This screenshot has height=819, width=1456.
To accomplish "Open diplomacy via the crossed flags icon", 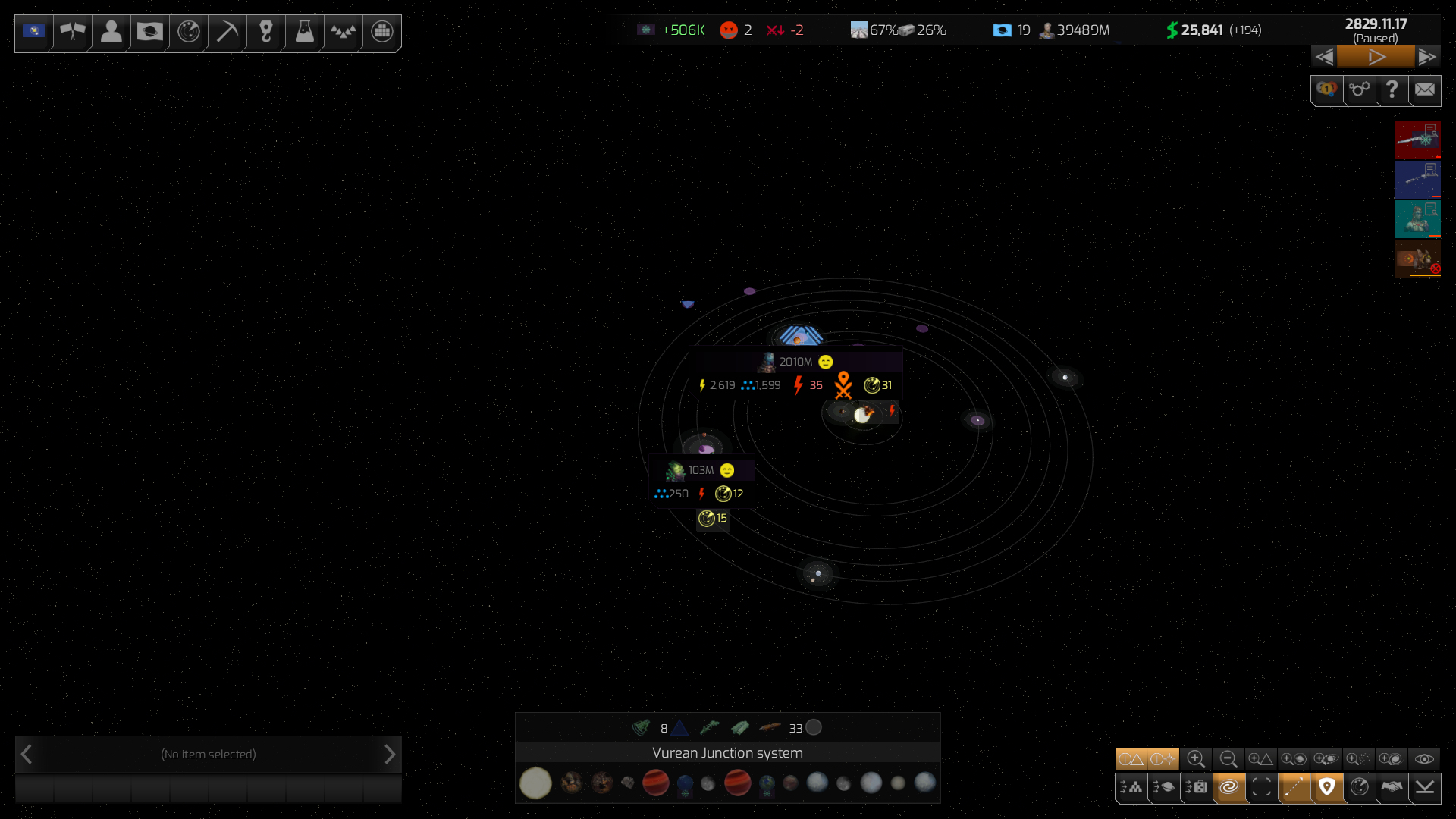I will 73,32.
